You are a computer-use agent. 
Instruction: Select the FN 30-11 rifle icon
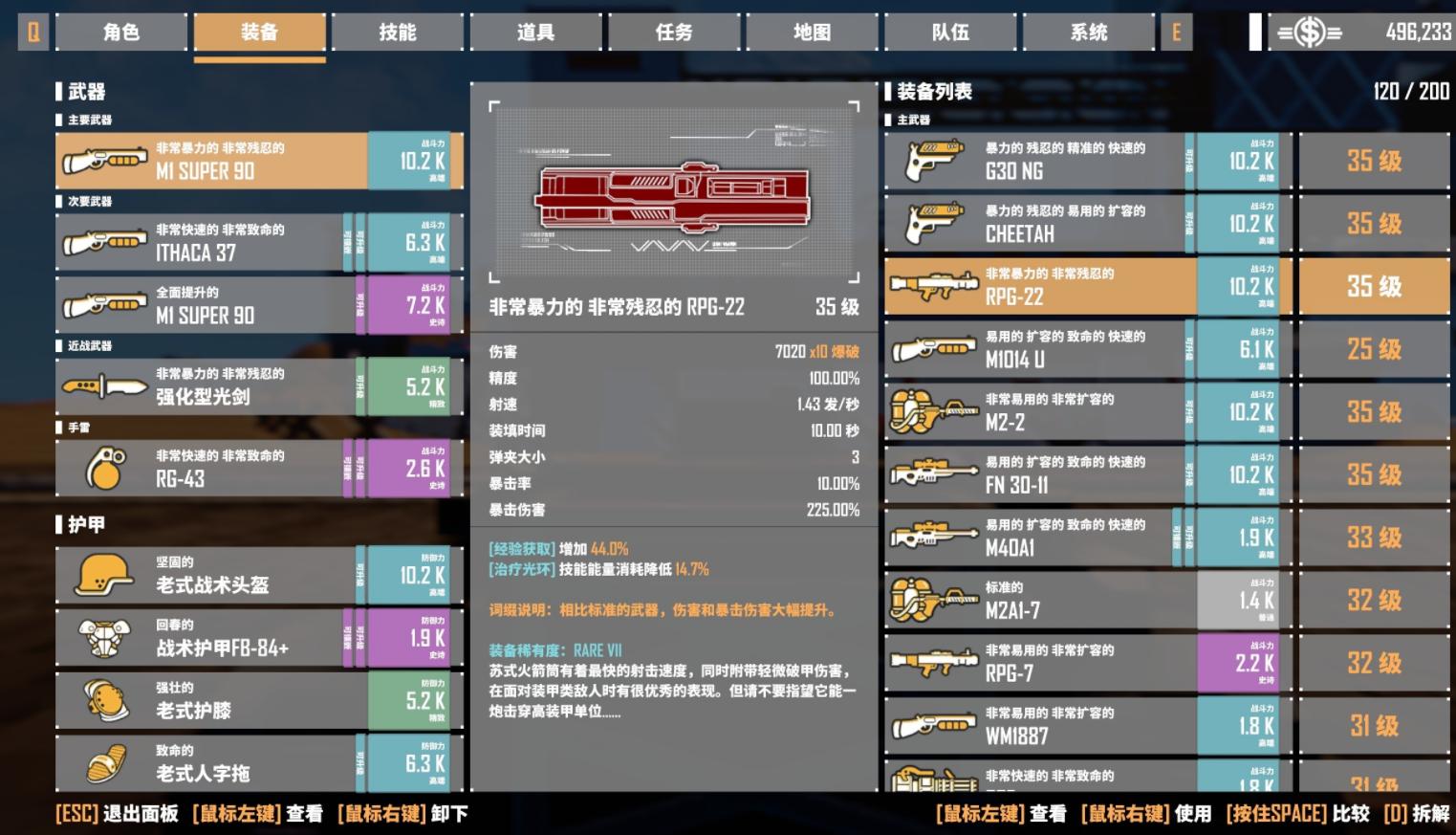[x=932, y=474]
